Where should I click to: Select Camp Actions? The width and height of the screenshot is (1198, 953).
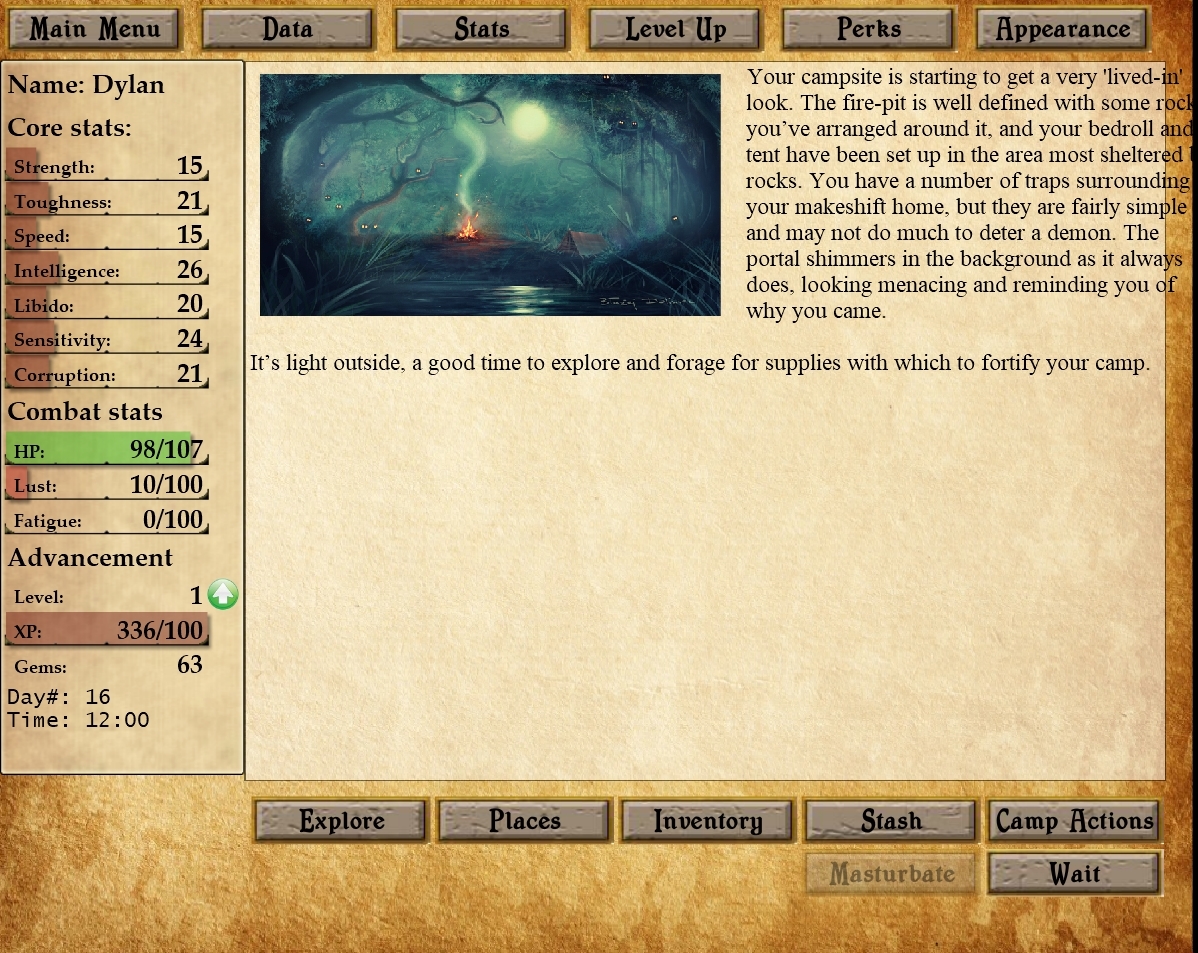(x=1074, y=821)
